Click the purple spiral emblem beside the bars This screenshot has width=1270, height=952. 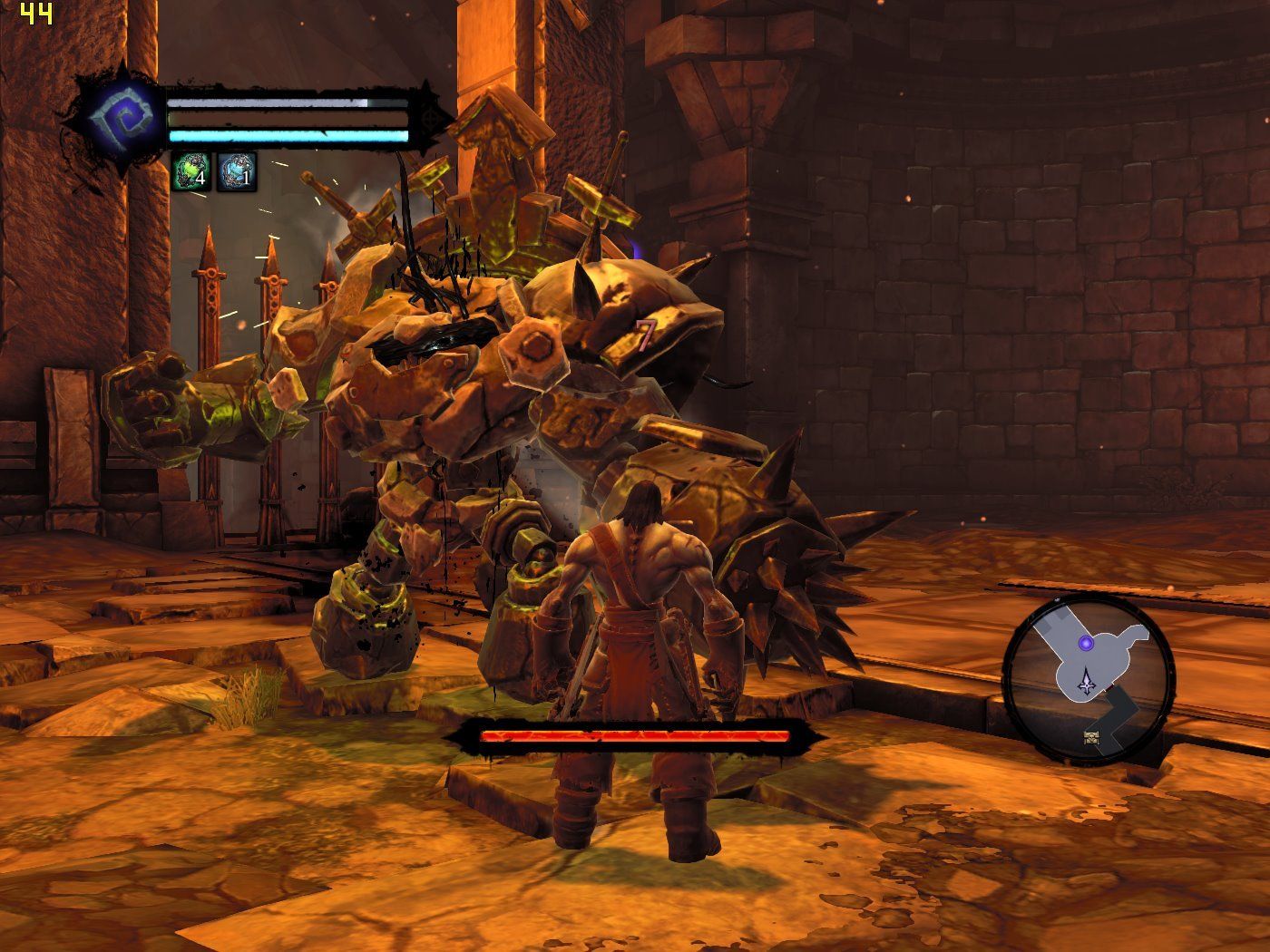point(117,121)
